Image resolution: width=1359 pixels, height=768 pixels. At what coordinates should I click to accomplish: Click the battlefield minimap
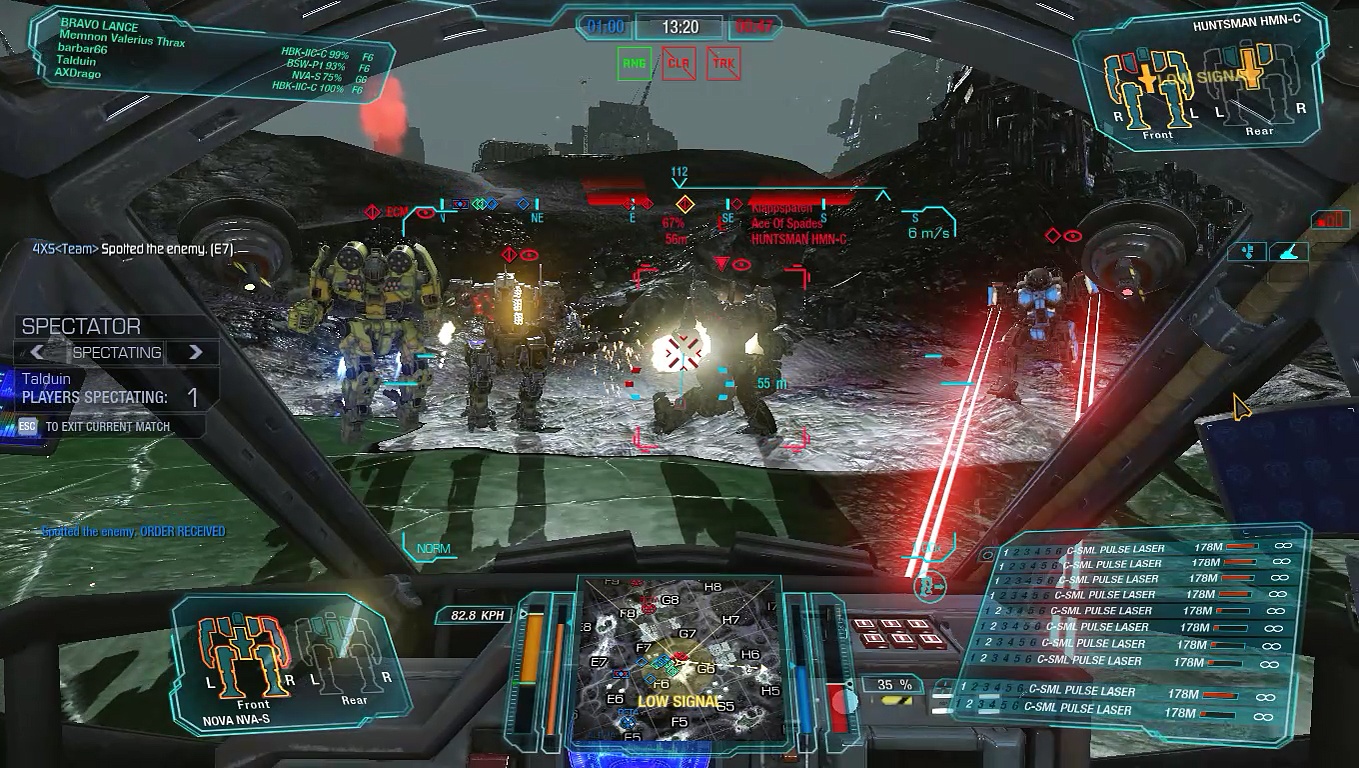(679, 660)
